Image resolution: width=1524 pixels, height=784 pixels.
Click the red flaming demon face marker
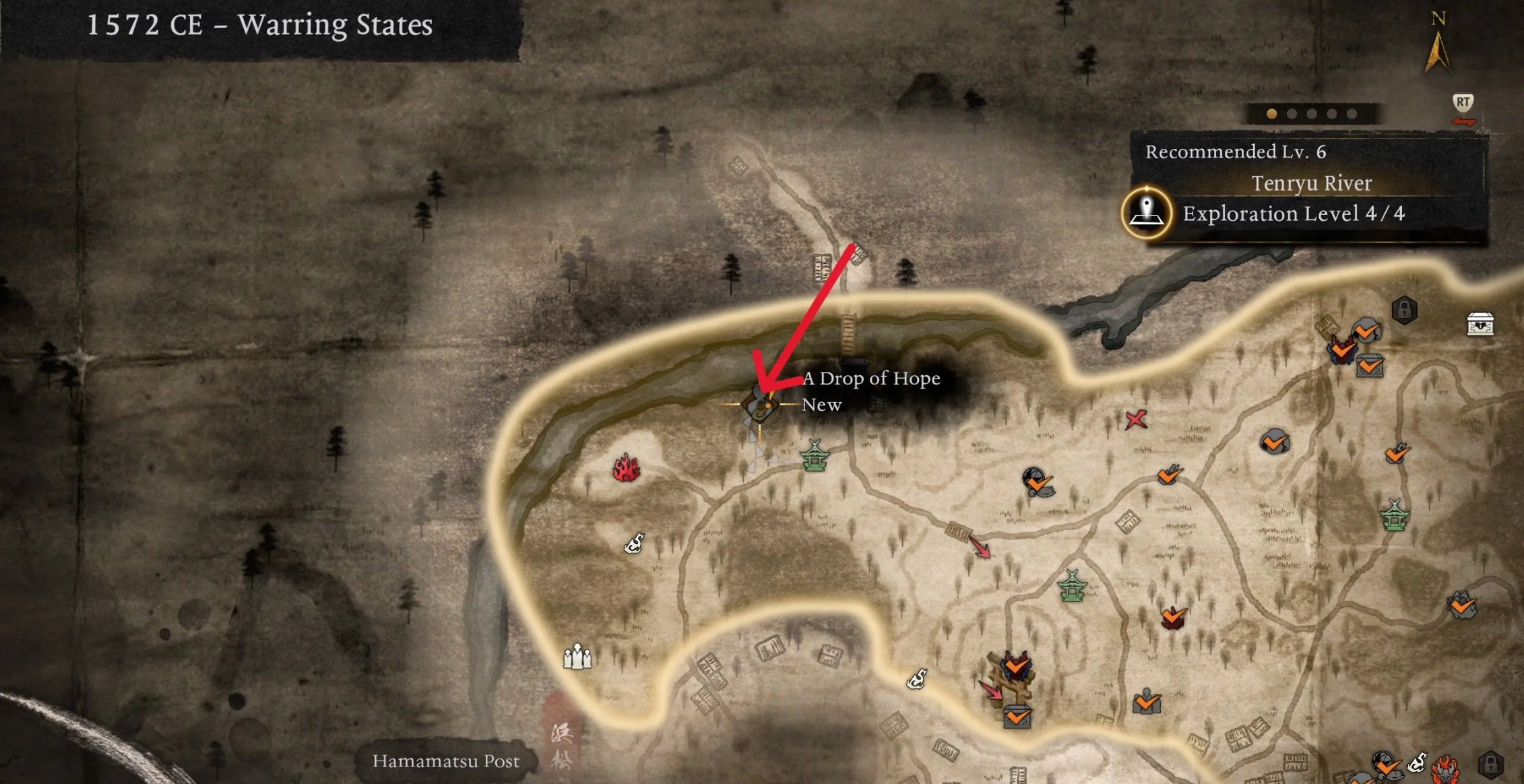pyautogui.click(x=1444, y=766)
